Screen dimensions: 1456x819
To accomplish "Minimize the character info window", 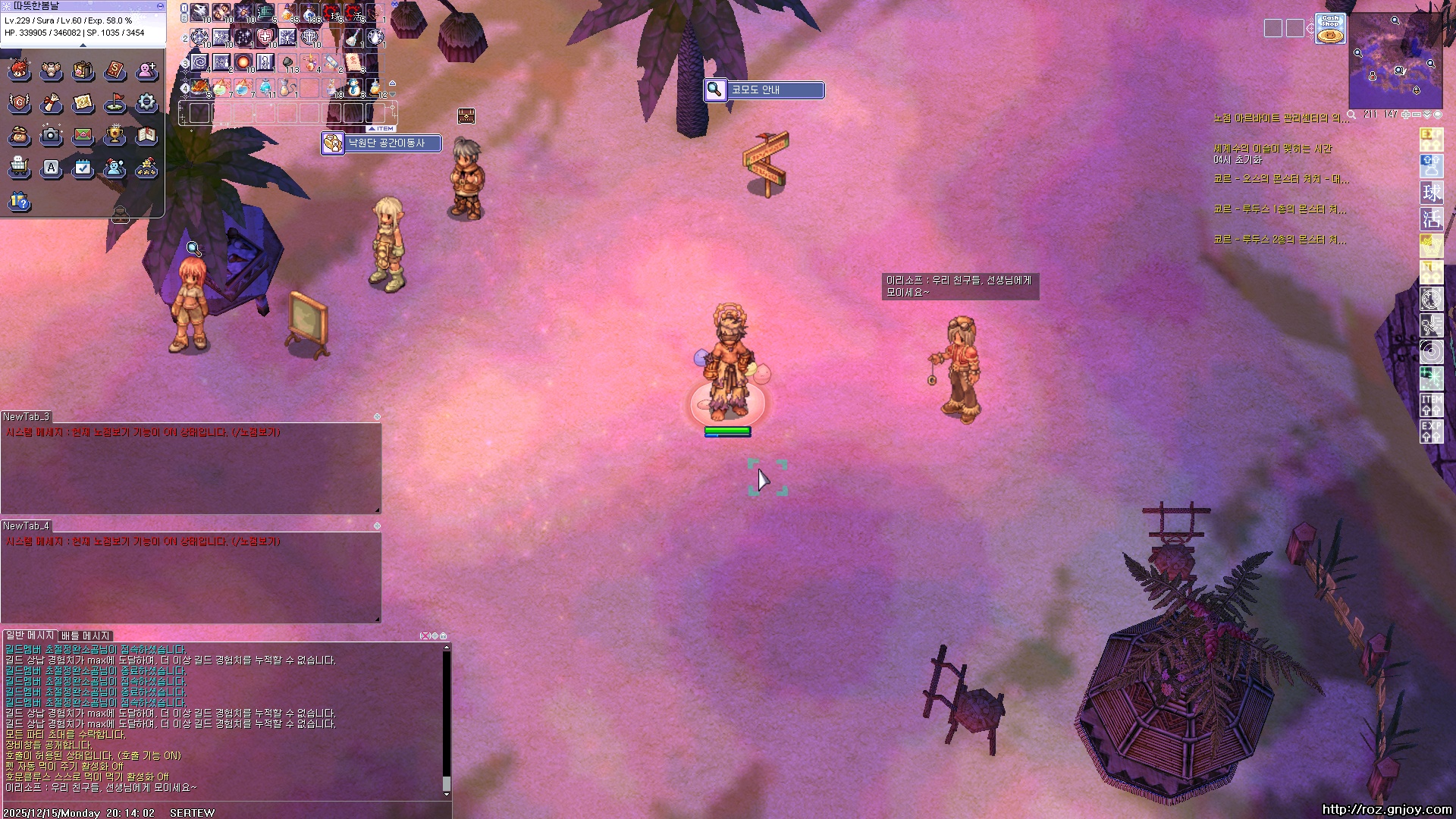I will (x=160, y=5).
